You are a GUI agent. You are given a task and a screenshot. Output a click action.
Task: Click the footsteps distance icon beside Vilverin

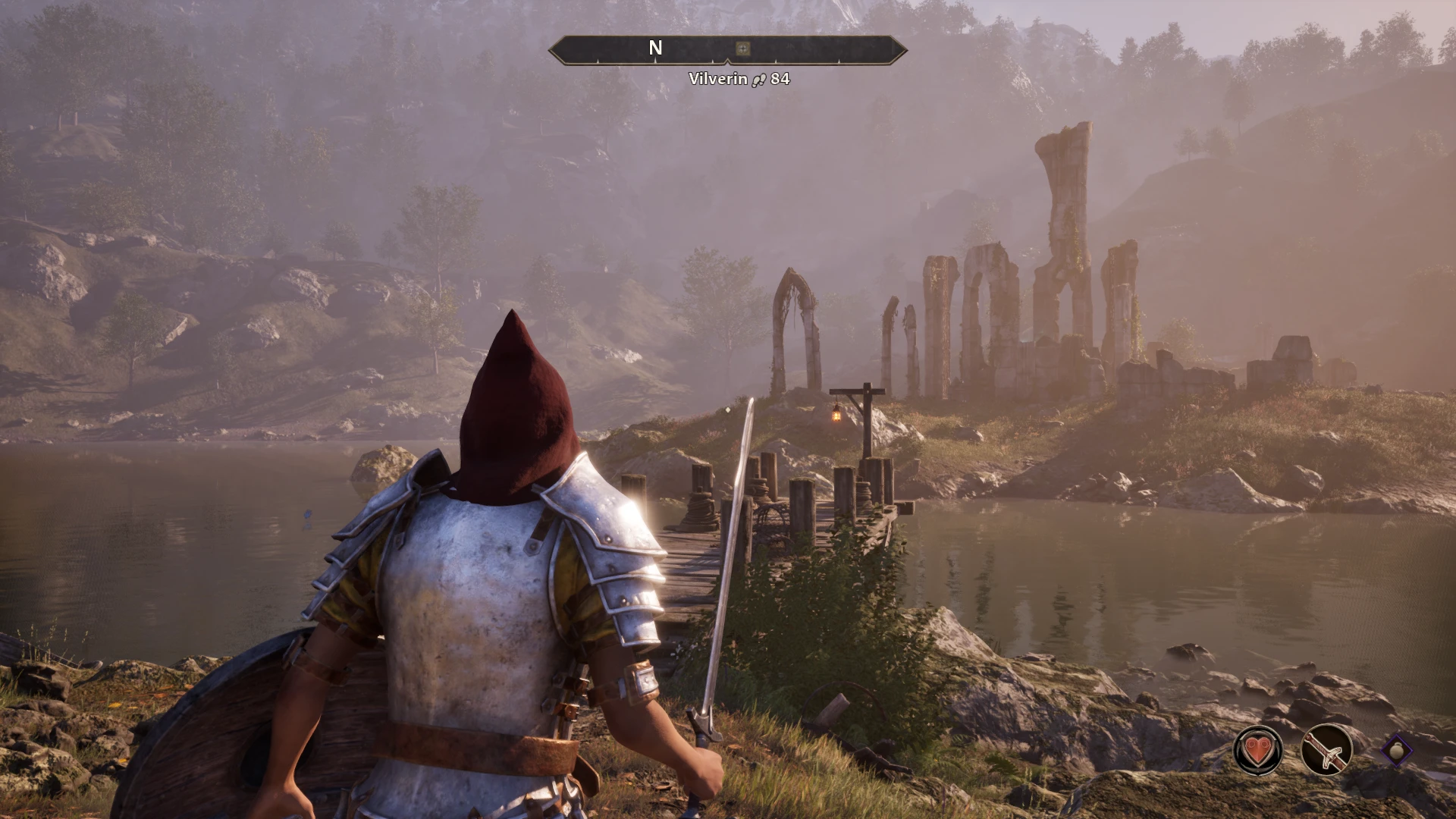[758, 78]
